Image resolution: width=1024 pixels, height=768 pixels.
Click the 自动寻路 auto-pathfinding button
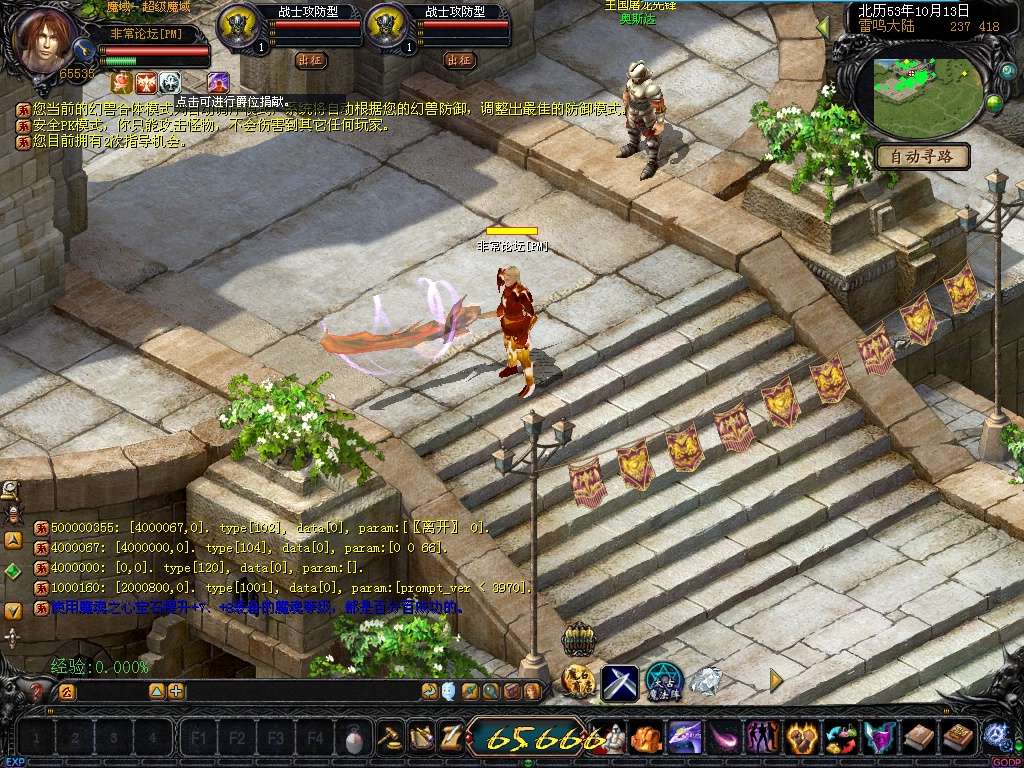[x=922, y=156]
